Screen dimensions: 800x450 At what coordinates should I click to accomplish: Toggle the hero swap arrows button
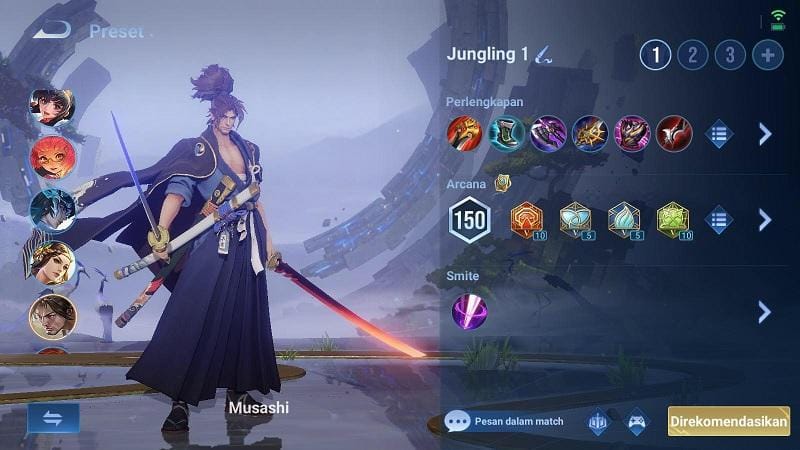click(x=53, y=418)
